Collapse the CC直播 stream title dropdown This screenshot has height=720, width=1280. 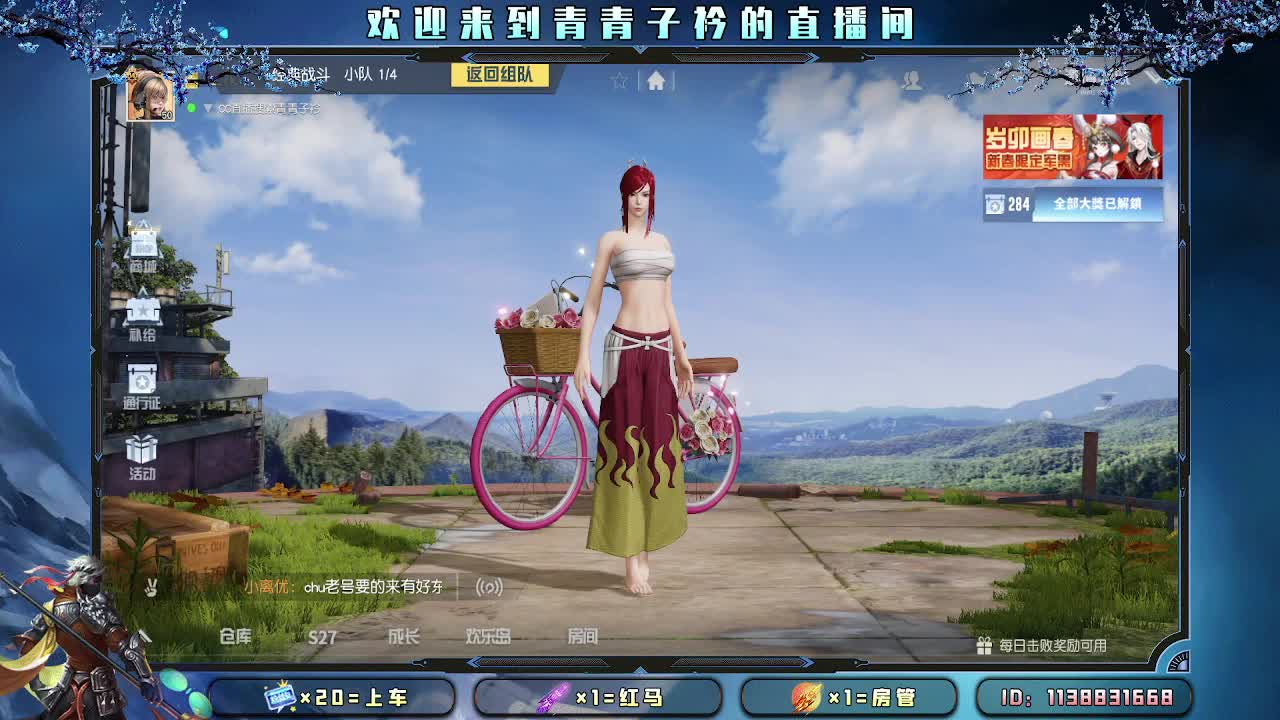click(x=210, y=105)
